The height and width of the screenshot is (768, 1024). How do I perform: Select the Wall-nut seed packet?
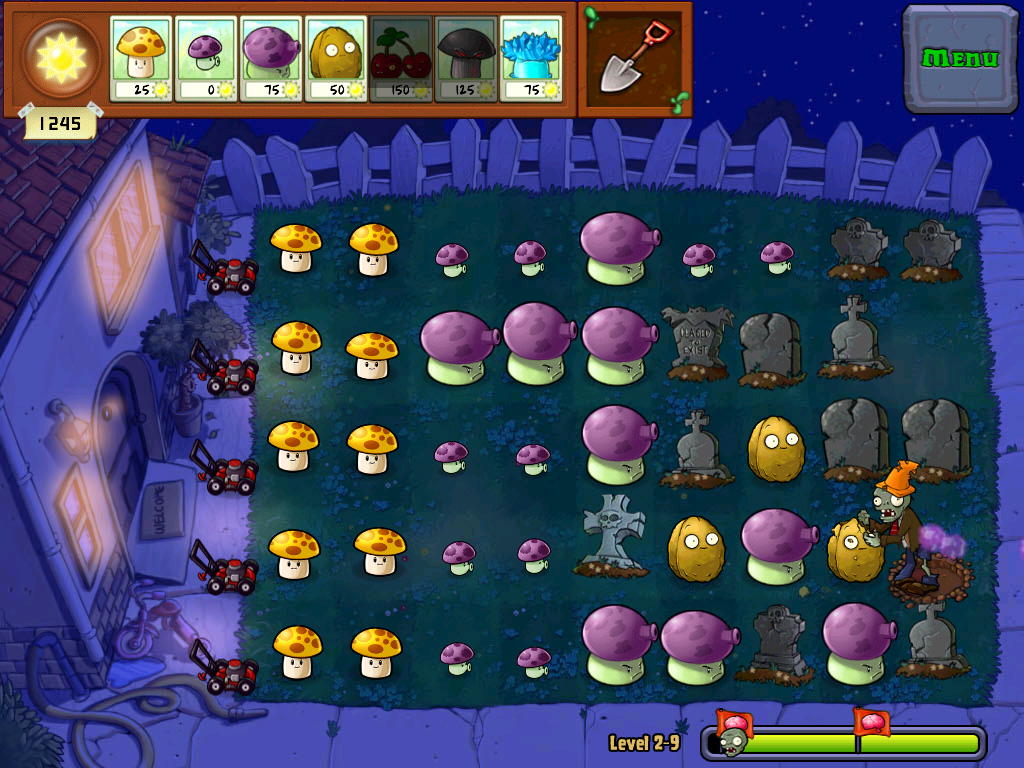(336, 58)
